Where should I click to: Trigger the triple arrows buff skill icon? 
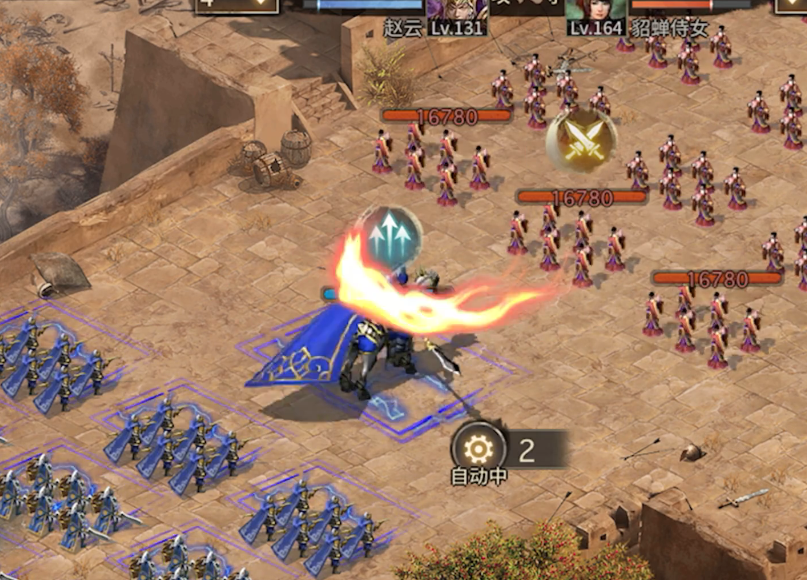(391, 236)
